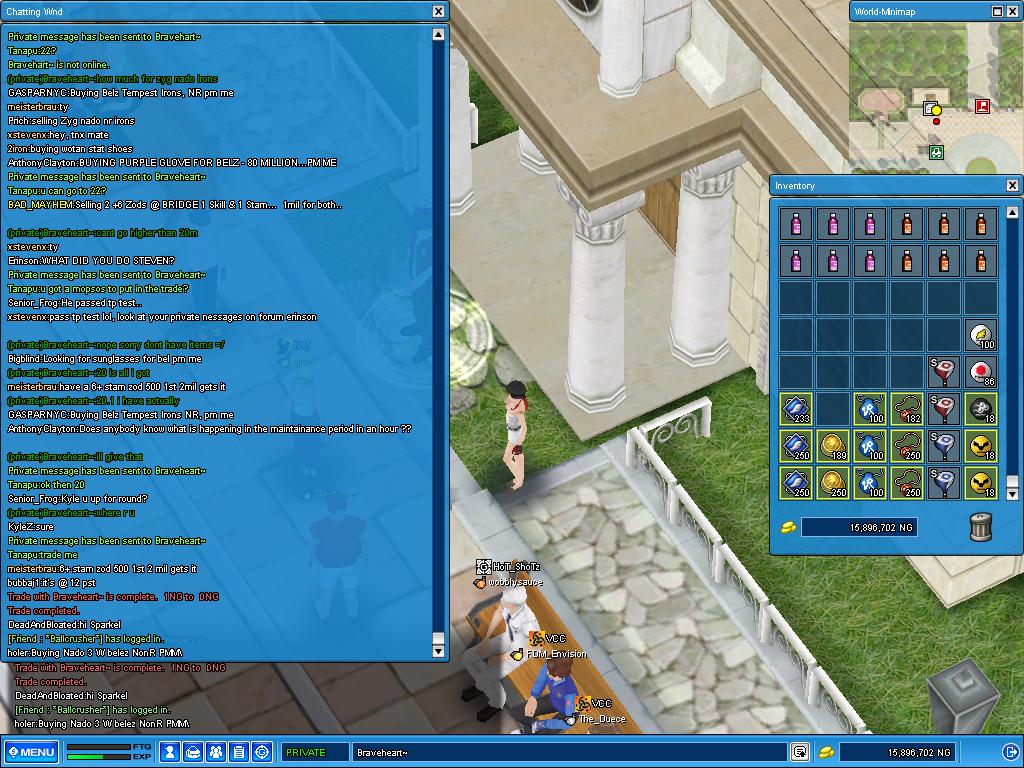Close the Chatting Window
Image resolution: width=1024 pixels, height=768 pixels.
(438, 11)
